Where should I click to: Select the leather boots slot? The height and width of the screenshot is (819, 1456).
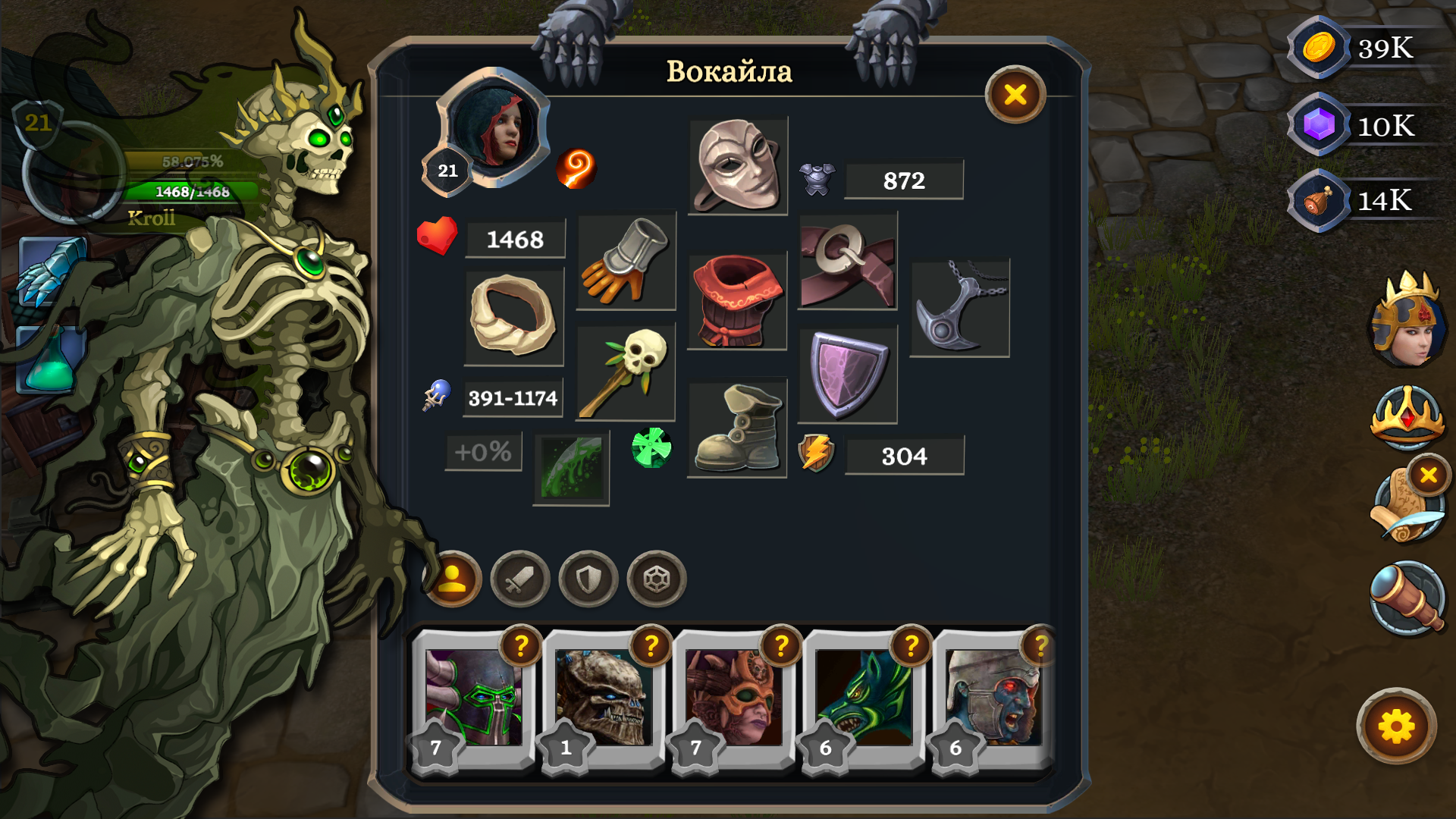point(736,428)
